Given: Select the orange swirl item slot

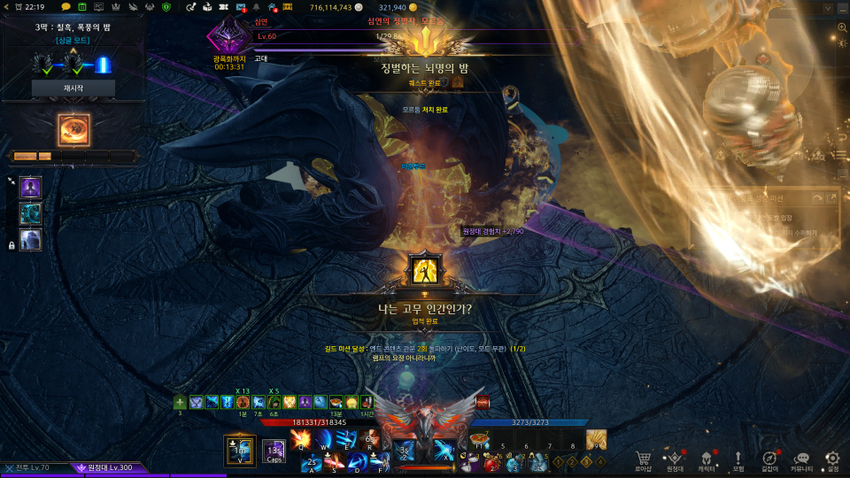Looking at the screenshot, I should tap(73, 130).
